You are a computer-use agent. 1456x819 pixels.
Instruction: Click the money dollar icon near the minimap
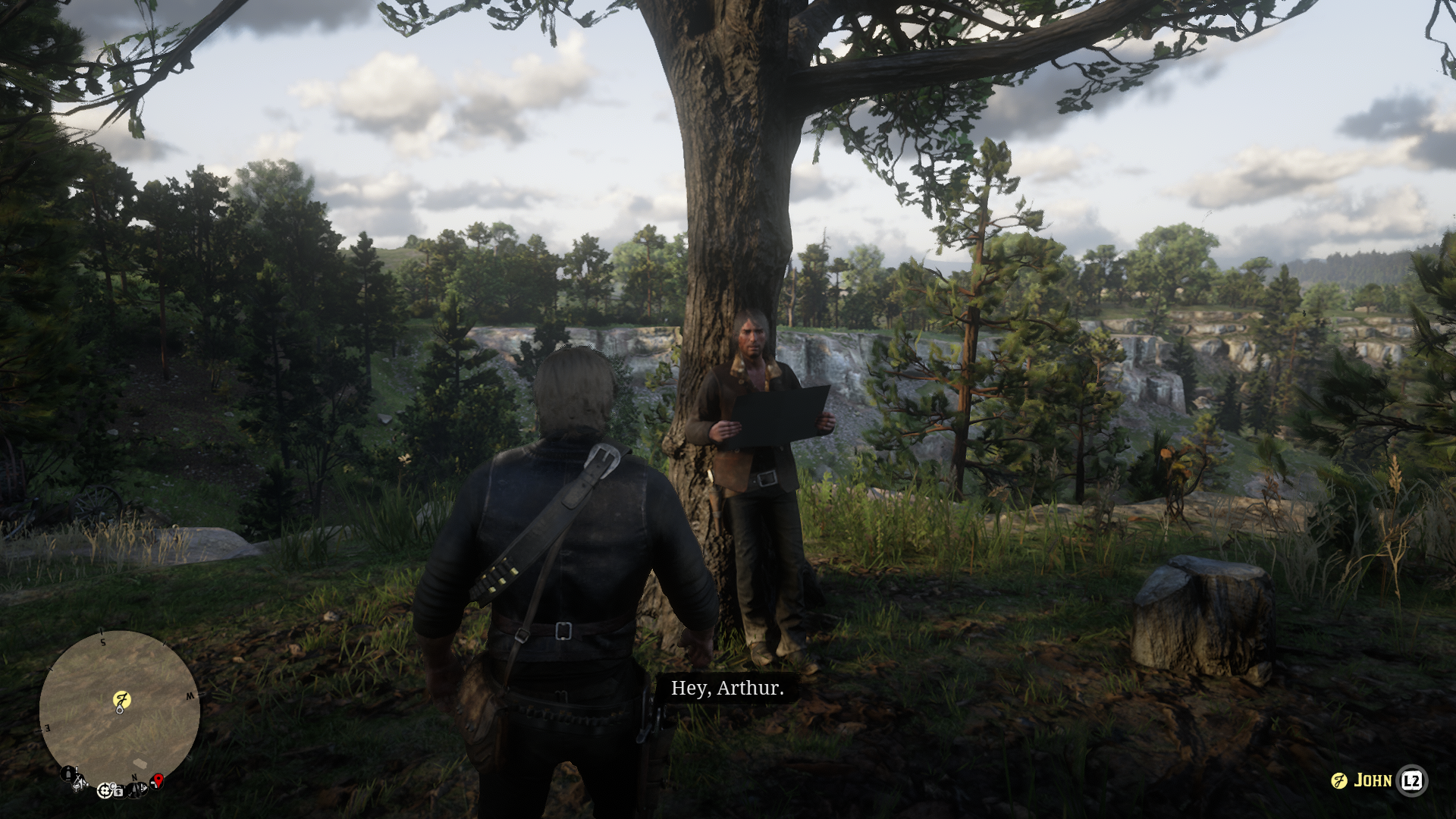pyautogui.click(x=119, y=792)
